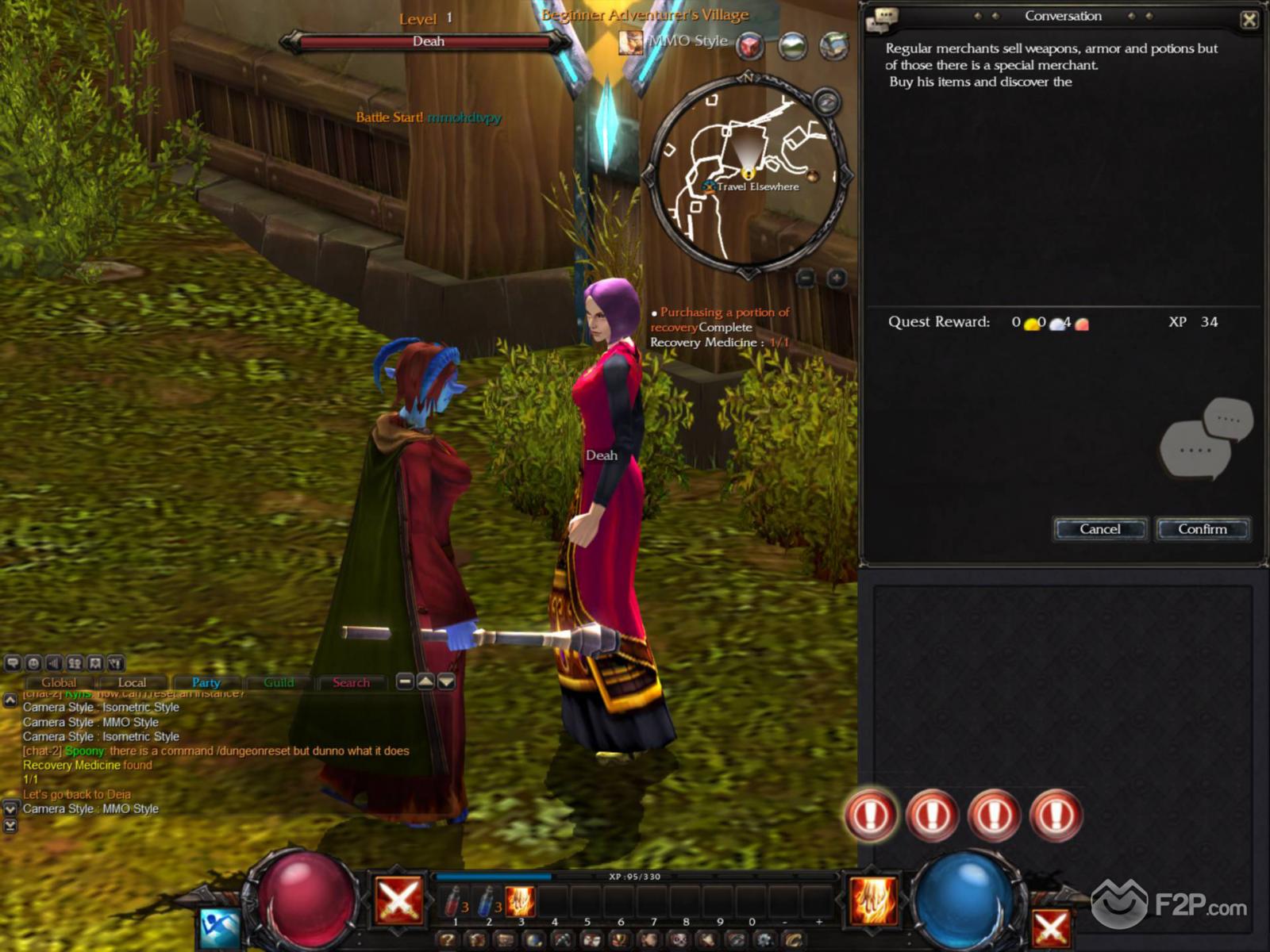Switch to the Local chat tab
This screenshot has width=1270, height=952.
132,682
